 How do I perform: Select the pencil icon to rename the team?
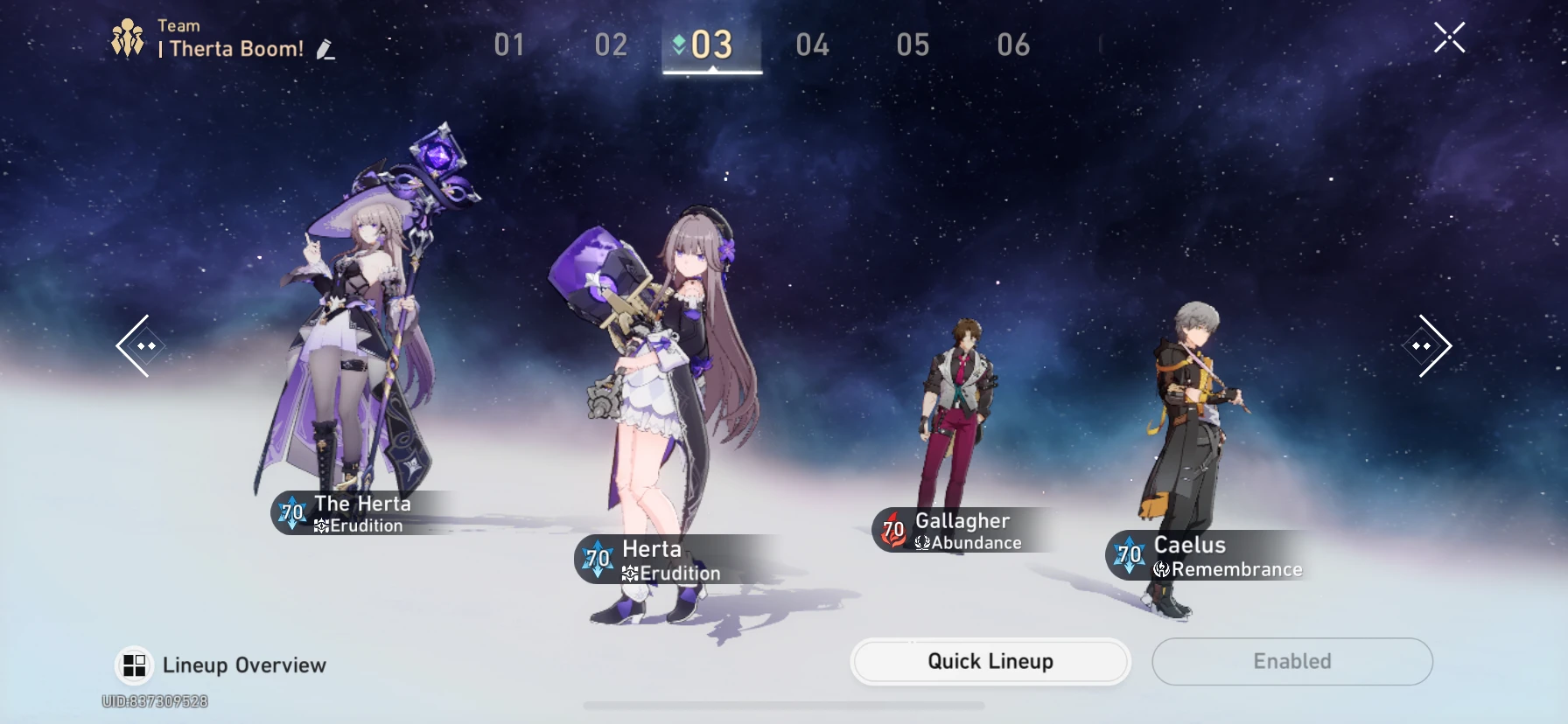[326, 49]
